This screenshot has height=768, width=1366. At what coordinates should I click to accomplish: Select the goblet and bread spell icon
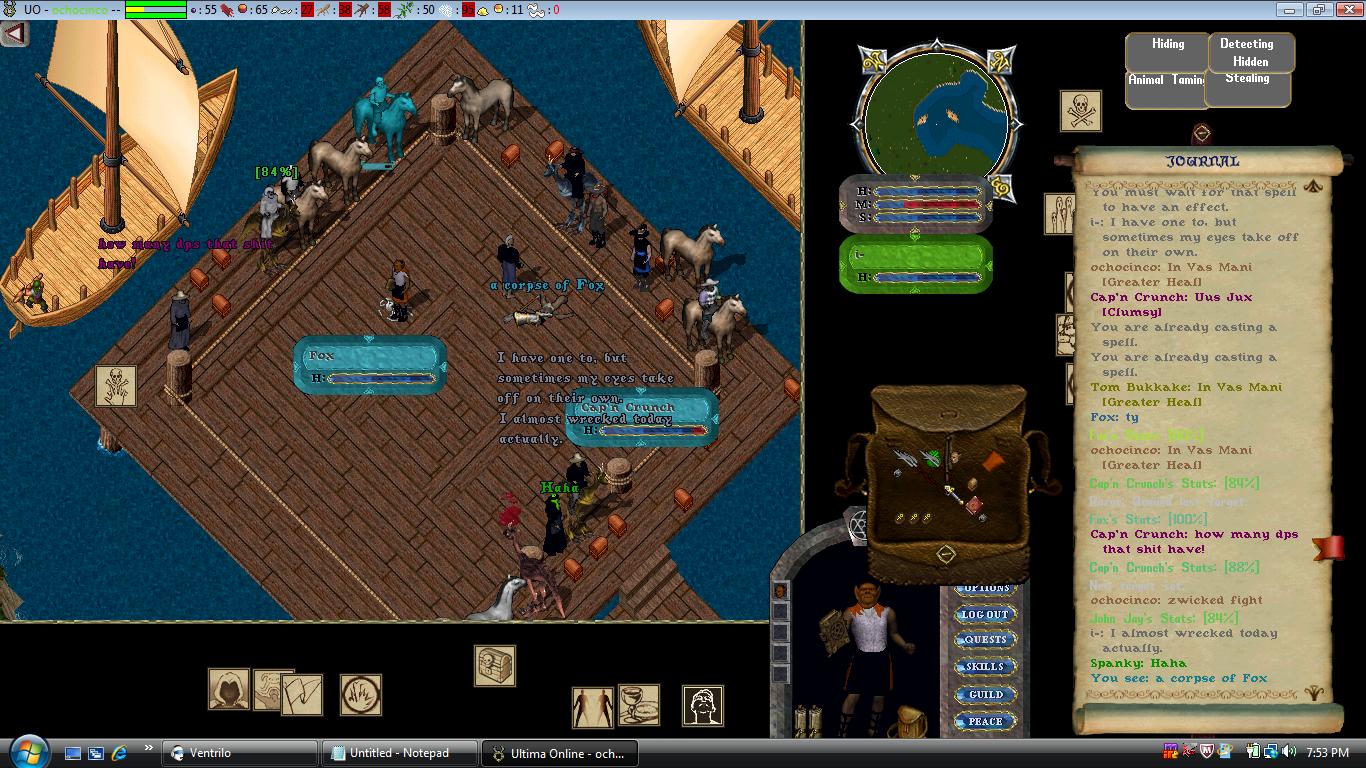(x=638, y=705)
